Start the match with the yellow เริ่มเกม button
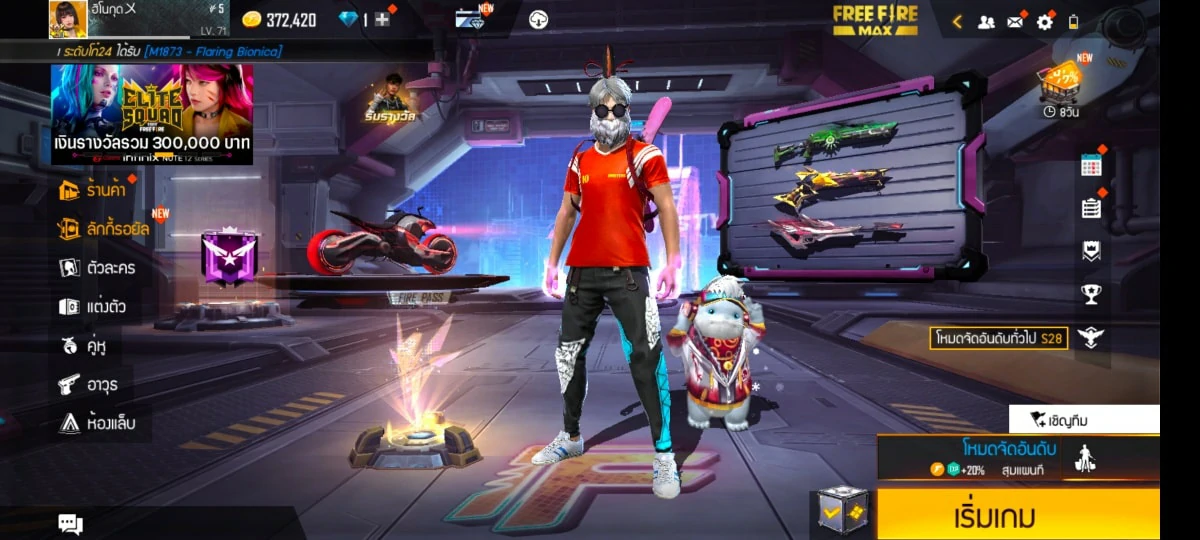Image resolution: width=1200 pixels, height=540 pixels. tap(1018, 516)
